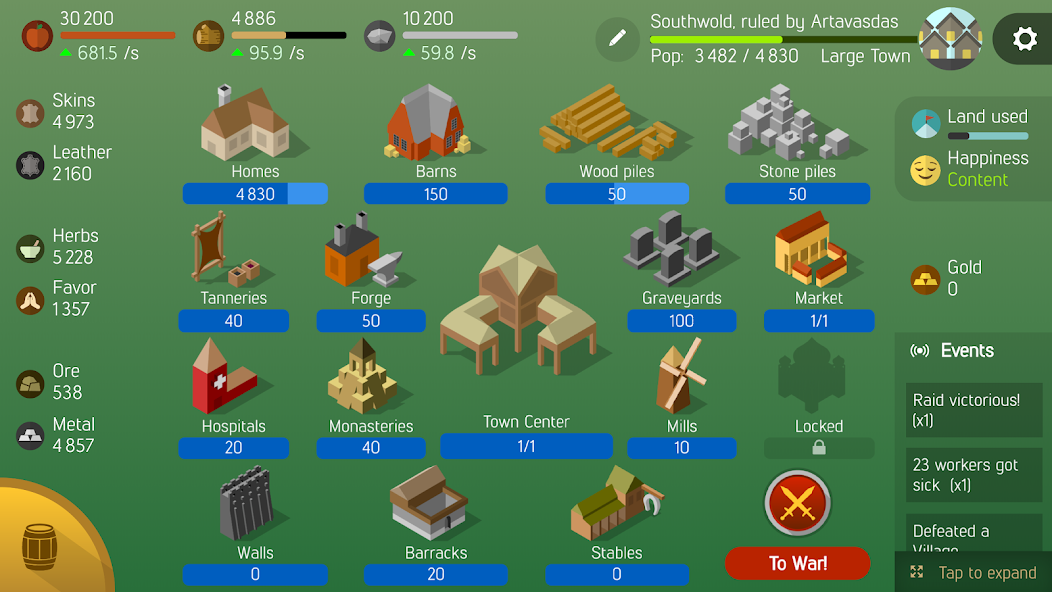Open the Town Center
This screenshot has height=592, width=1052.
(x=518, y=310)
